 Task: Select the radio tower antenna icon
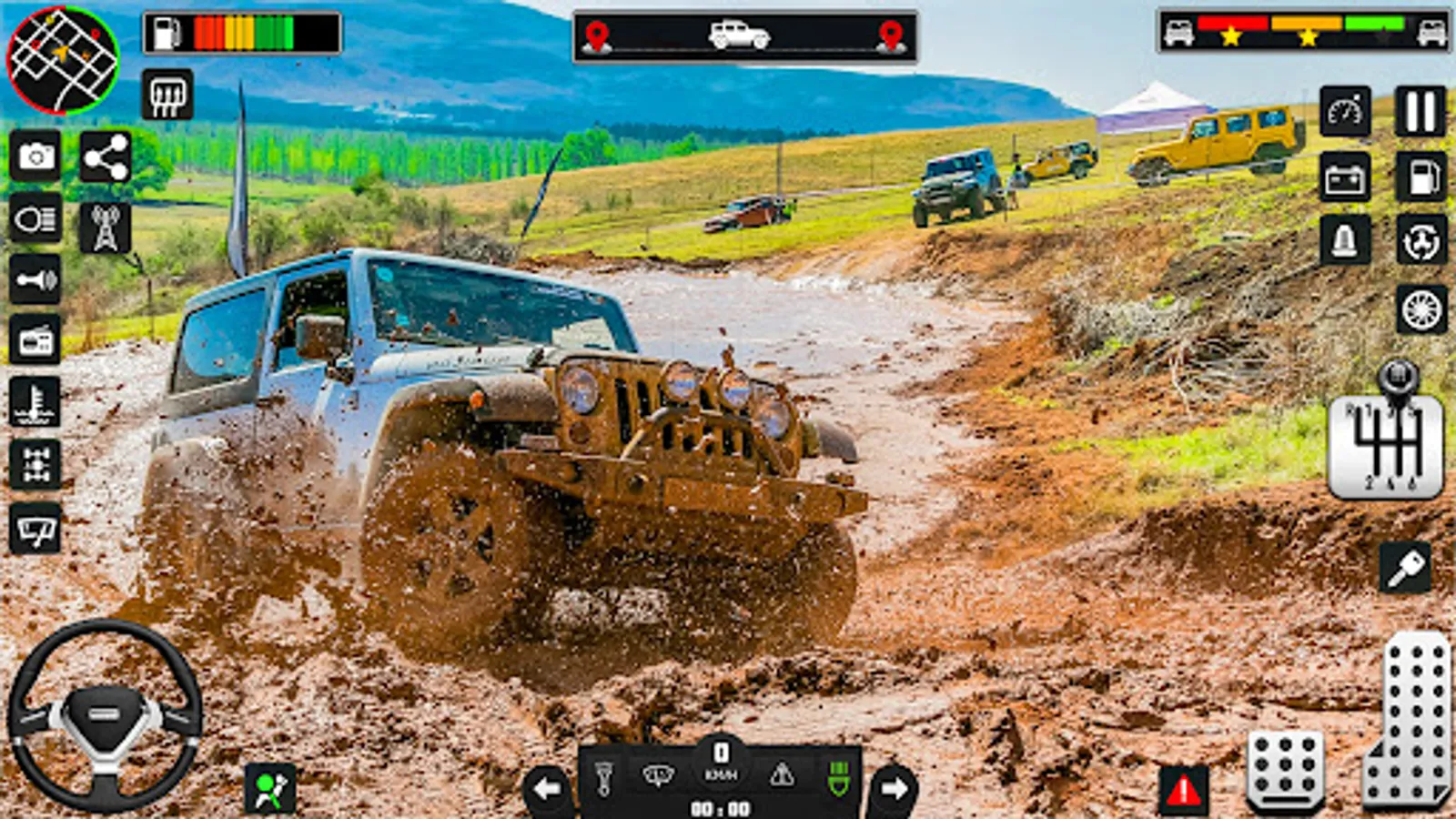coord(106,227)
